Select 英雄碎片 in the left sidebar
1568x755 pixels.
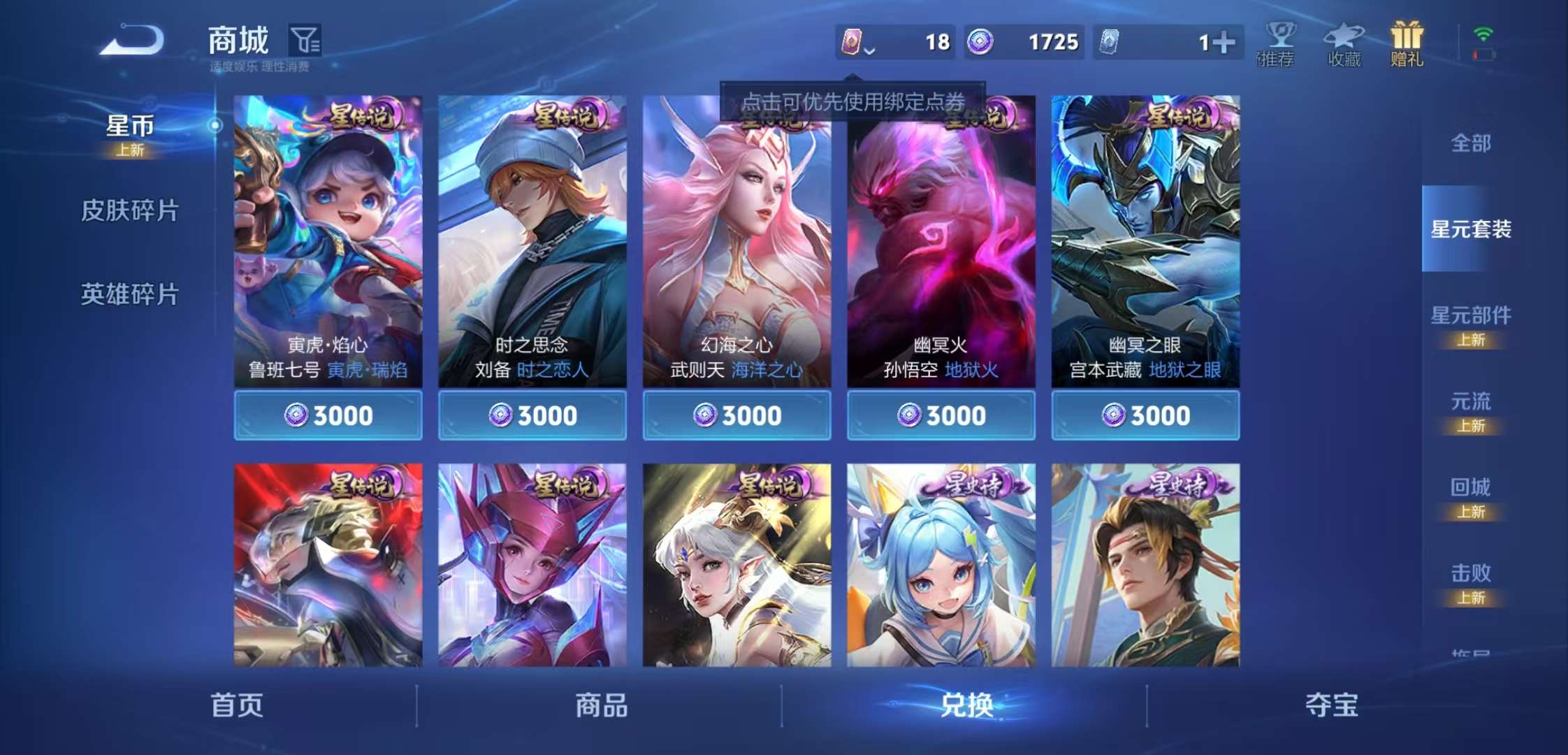pyautogui.click(x=130, y=294)
